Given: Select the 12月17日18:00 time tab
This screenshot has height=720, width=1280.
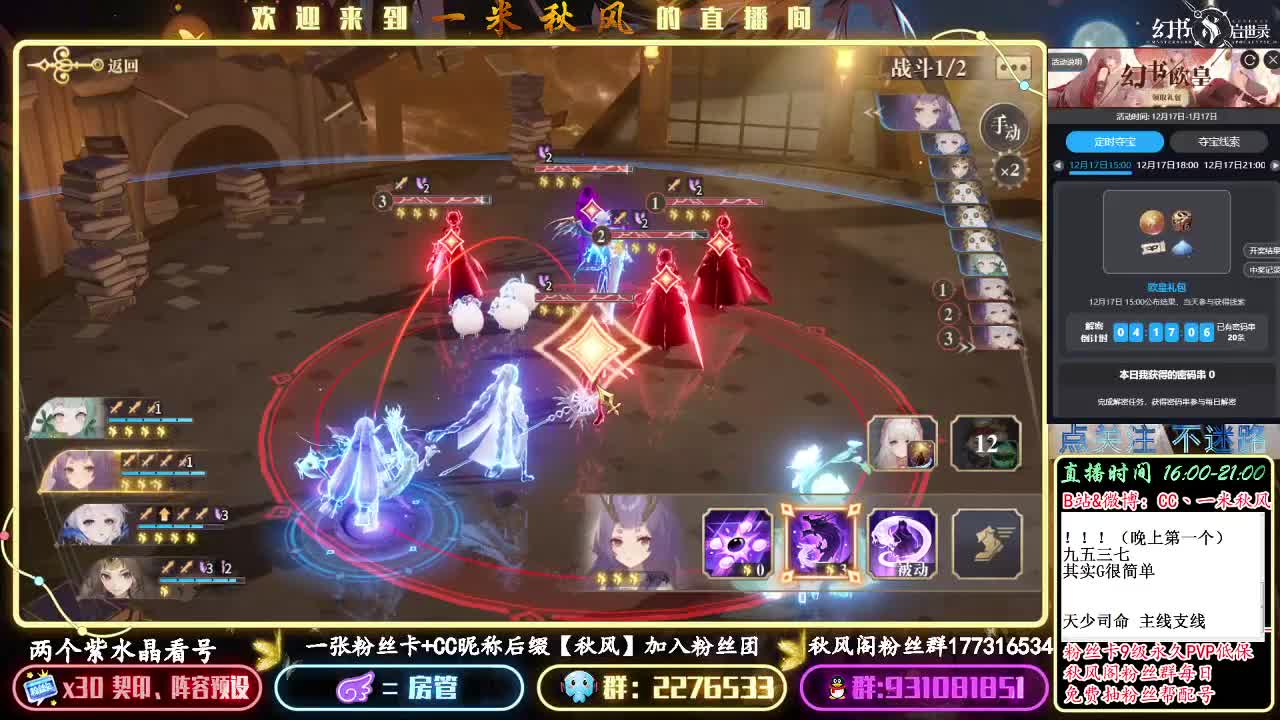Looking at the screenshot, I should [1167, 165].
